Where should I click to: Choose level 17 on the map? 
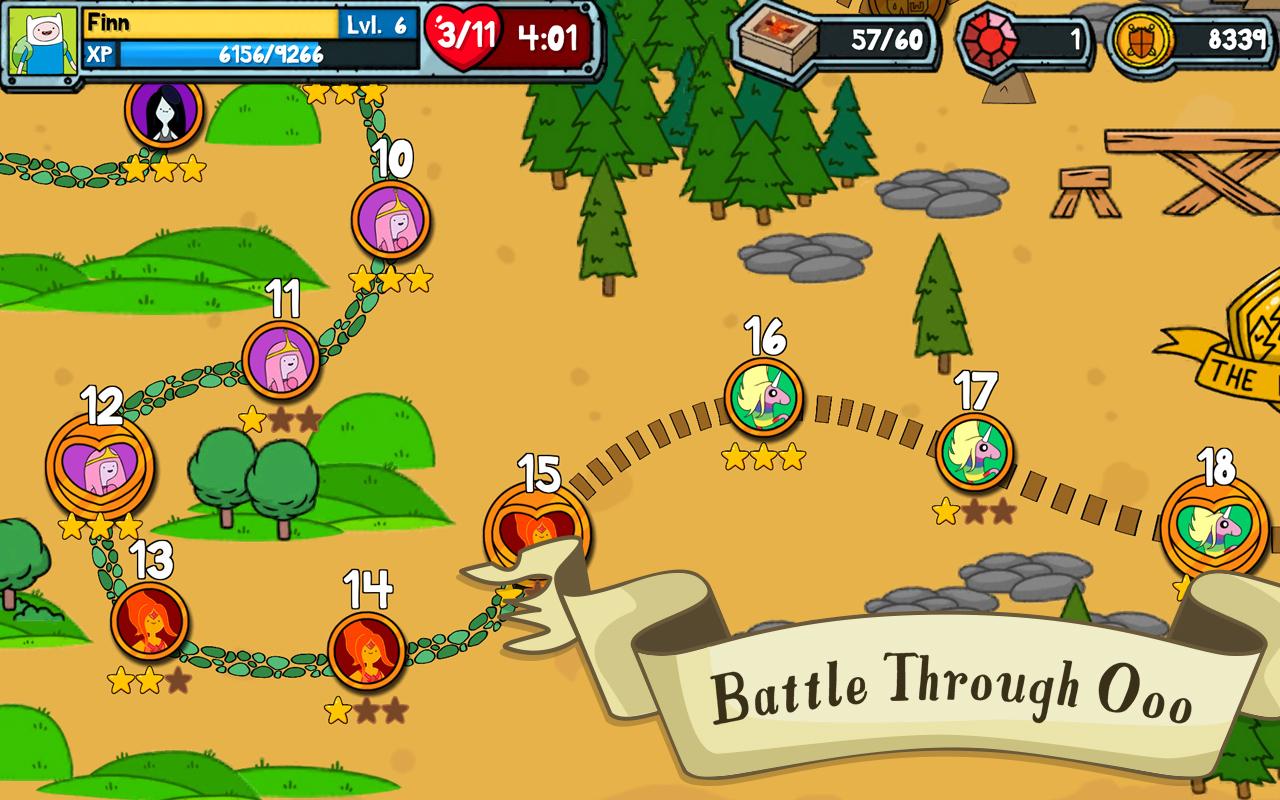[974, 452]
